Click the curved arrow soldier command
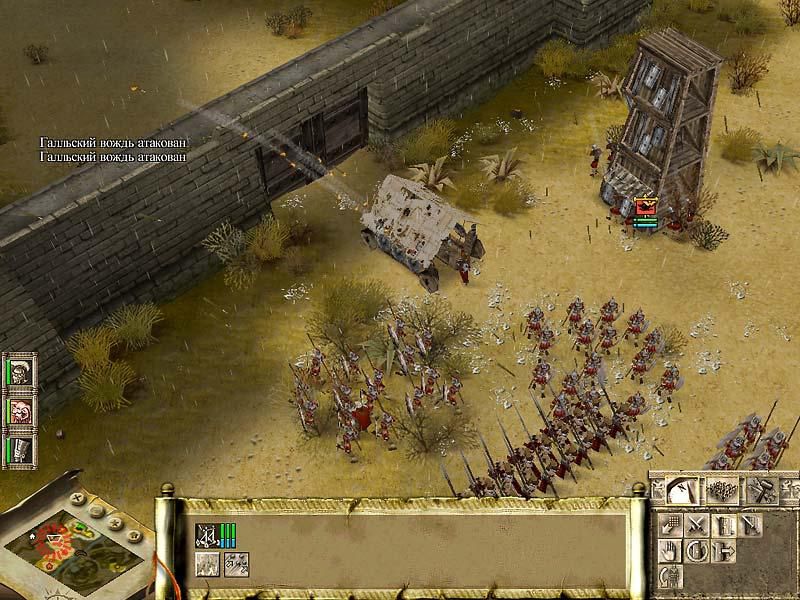The width and height of the screenshot is (800, 600). pyautogui.click(x=670, y=576)
